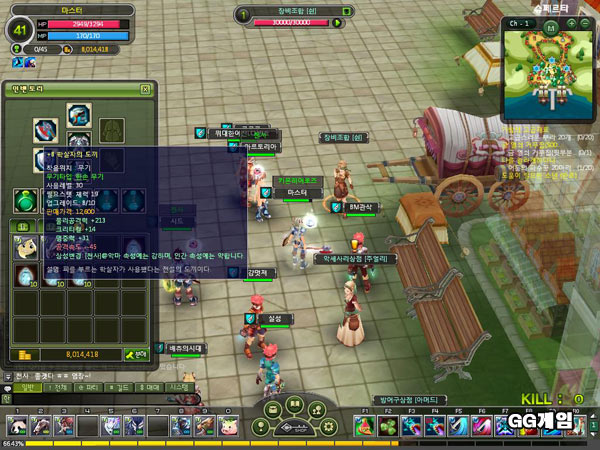Click the target frame's green arrow button
Viewport: 600px width, 450px height.
pyautogui.click(x=338, y=22)
